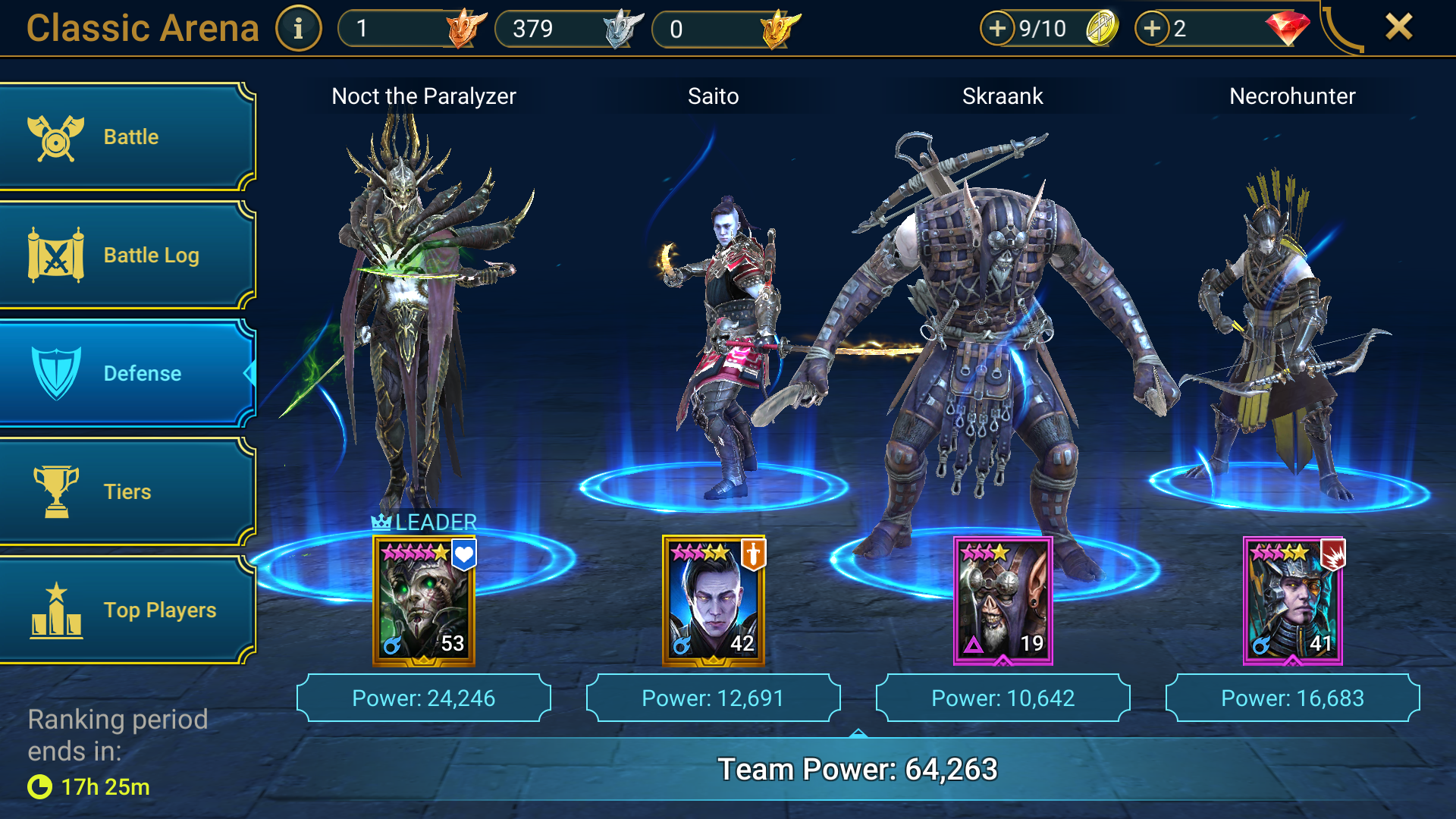This screenshot has height=819, width=1456.
Task: Select Noct the Paralyzer leader portrait
Action: coord(424,601)
